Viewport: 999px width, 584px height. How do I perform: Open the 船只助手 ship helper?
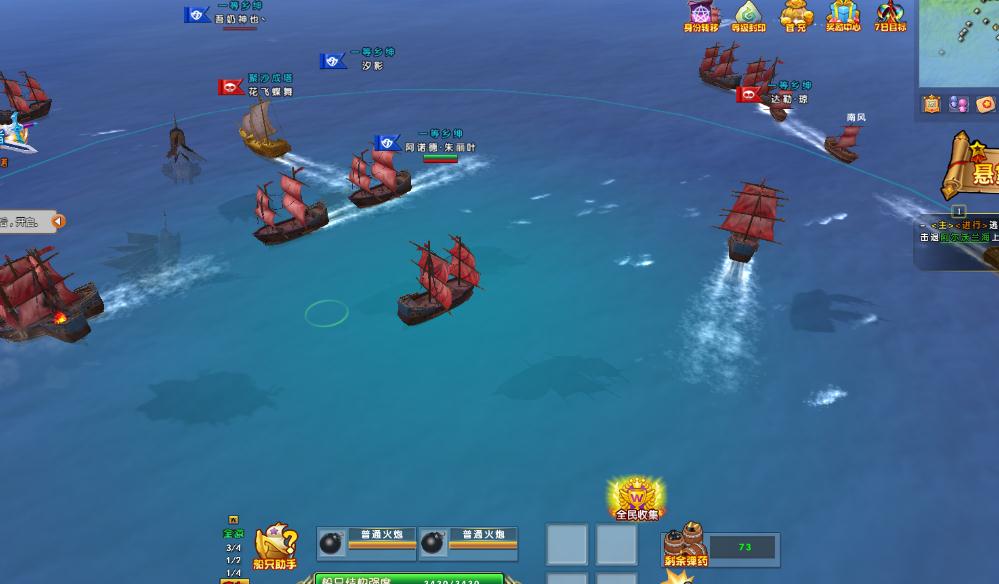275,546
